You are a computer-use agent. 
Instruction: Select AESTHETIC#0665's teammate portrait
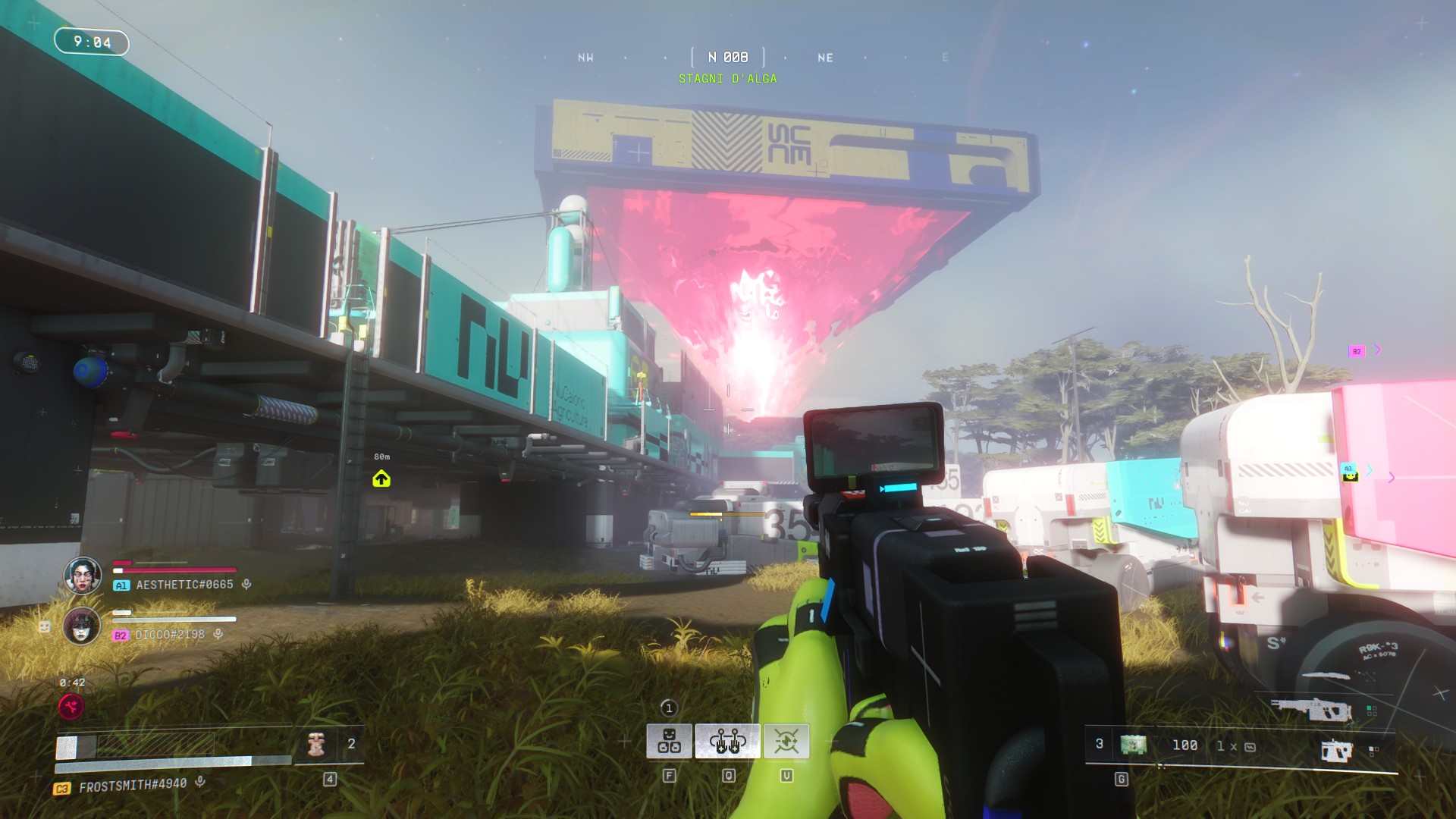pyautogui.click(x=83, y=576)
